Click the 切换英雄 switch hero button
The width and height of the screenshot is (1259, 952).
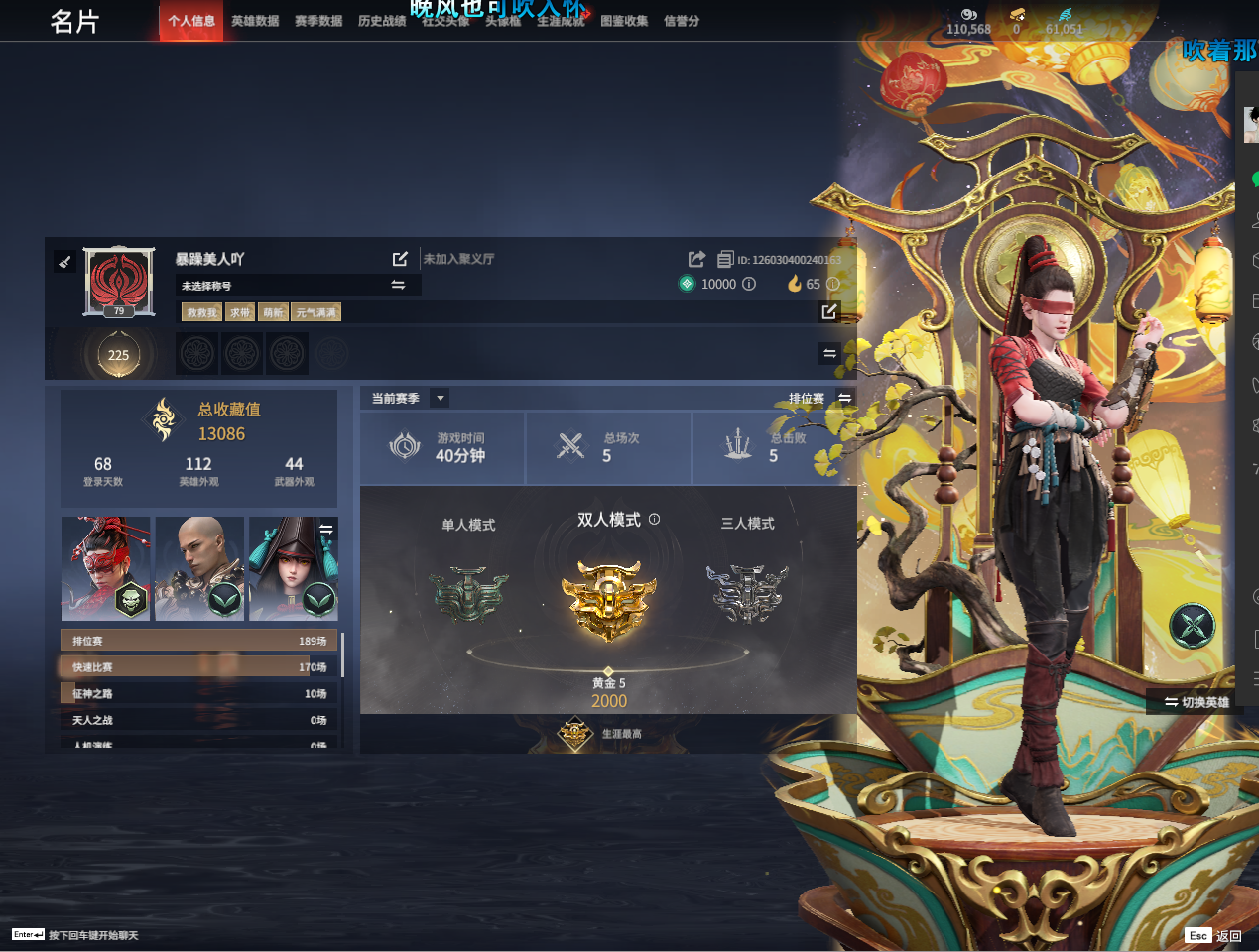tap(1196, 702)
